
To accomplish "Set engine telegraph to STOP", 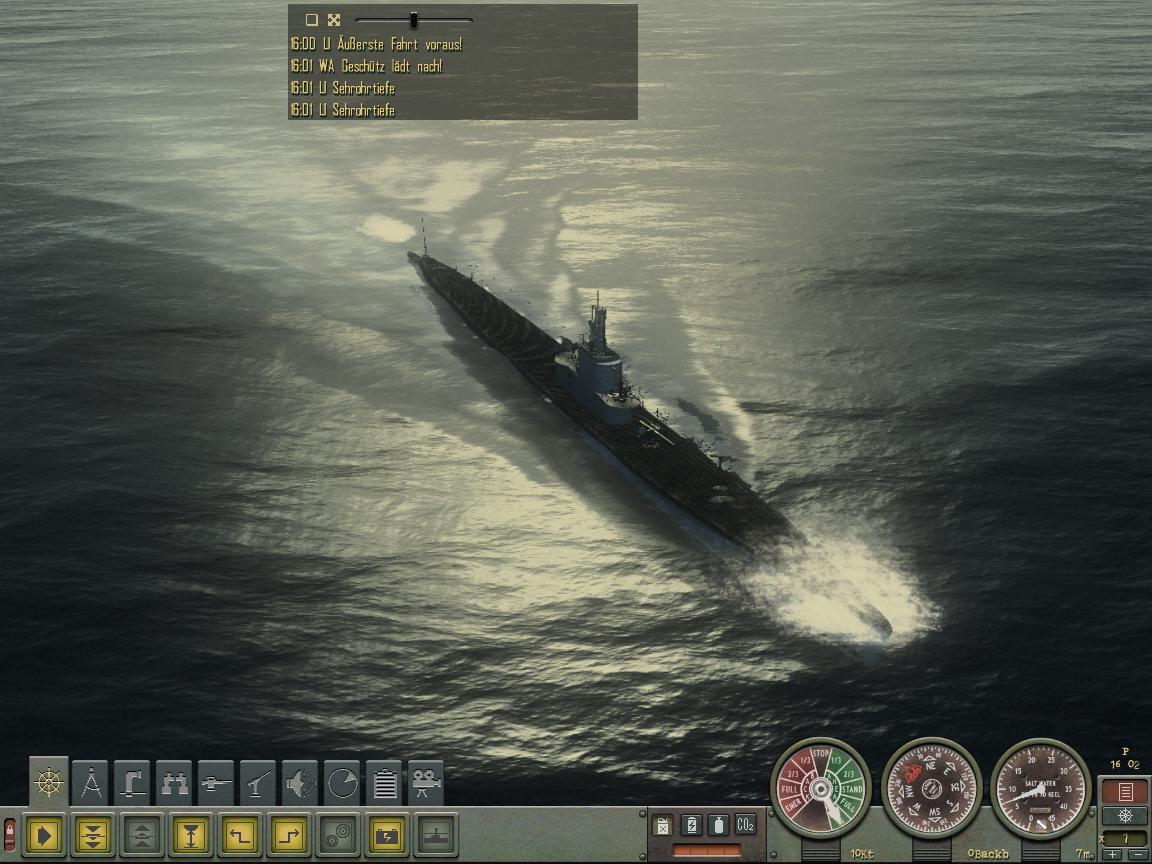I will (820, 754).
